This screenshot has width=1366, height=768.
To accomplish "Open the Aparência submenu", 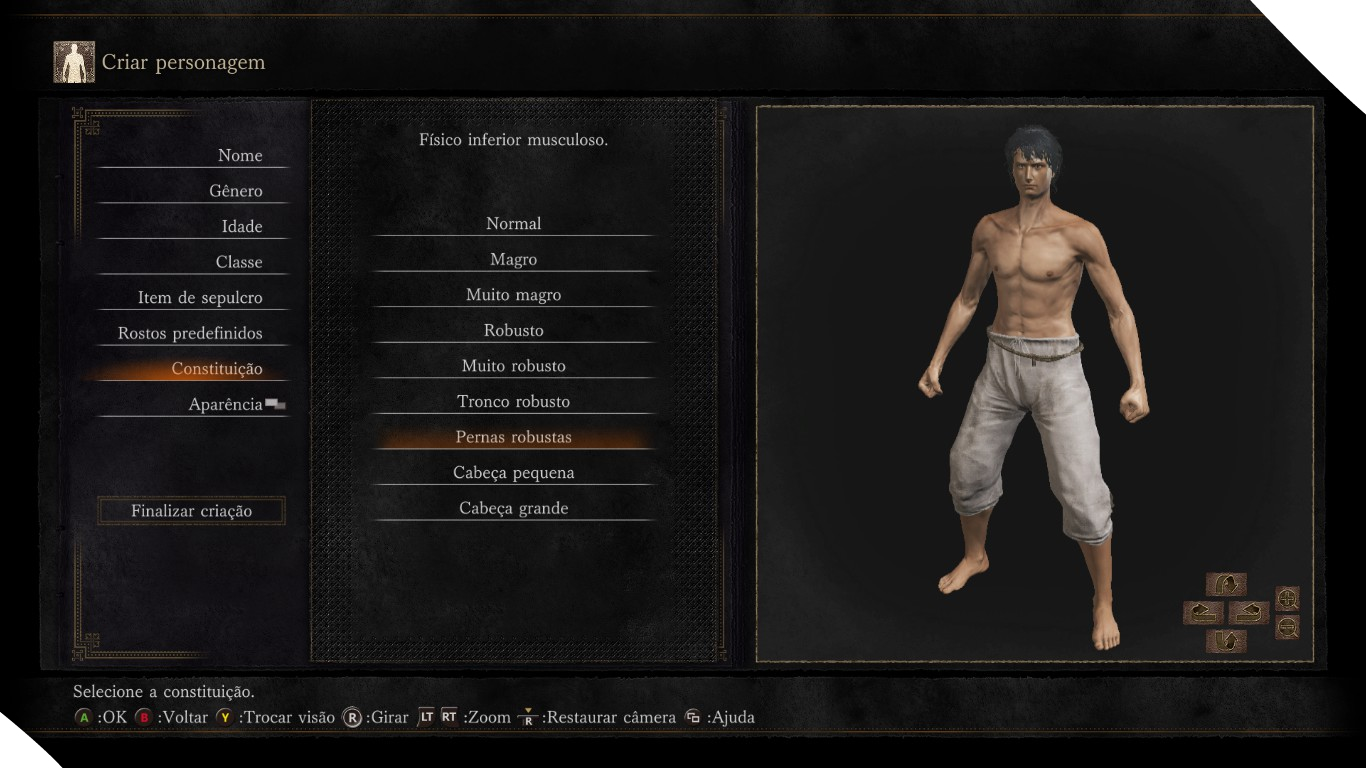I will click(226, 404).
